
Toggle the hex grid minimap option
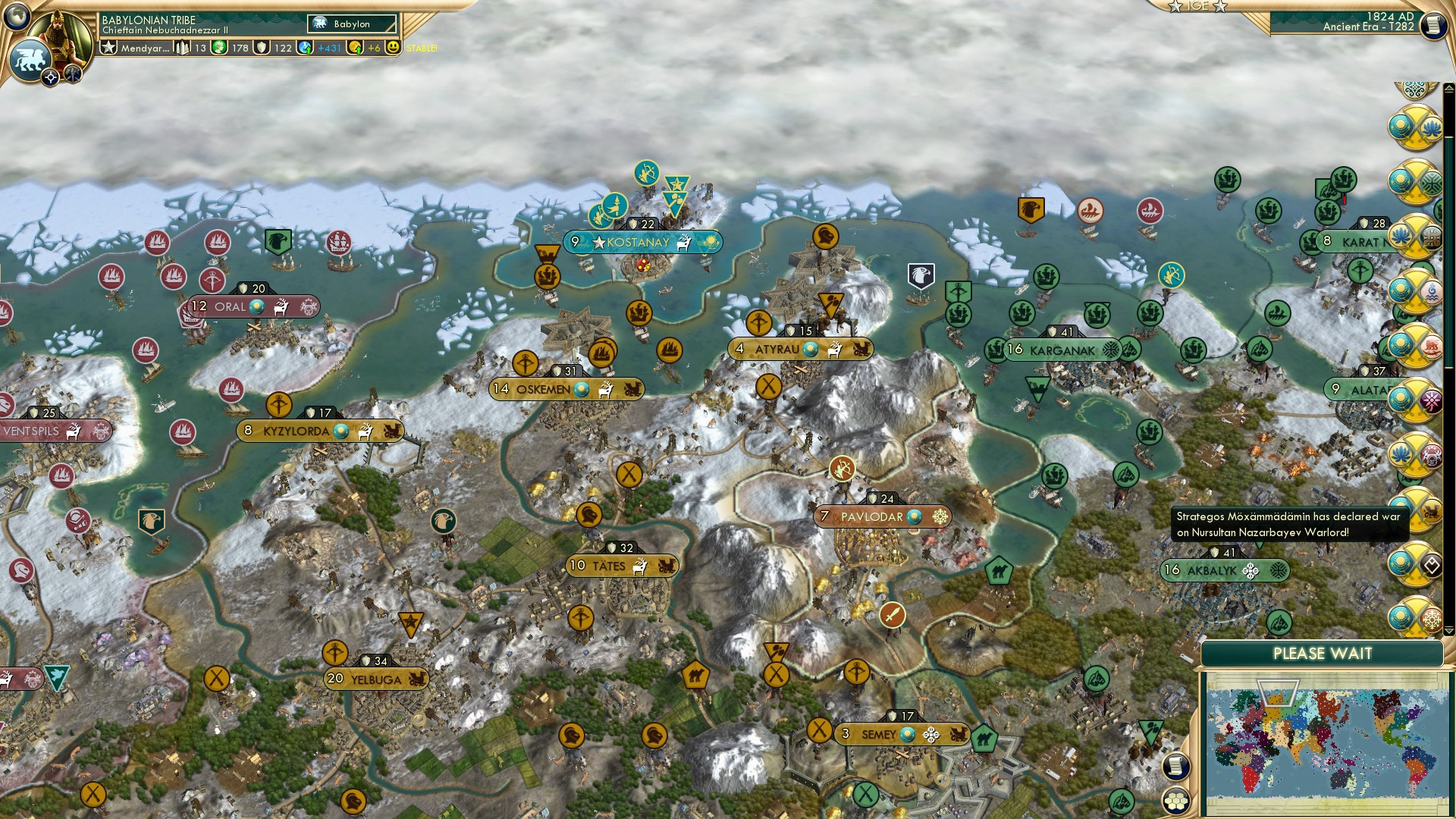pyautogui.click(x=1175, y=801)
